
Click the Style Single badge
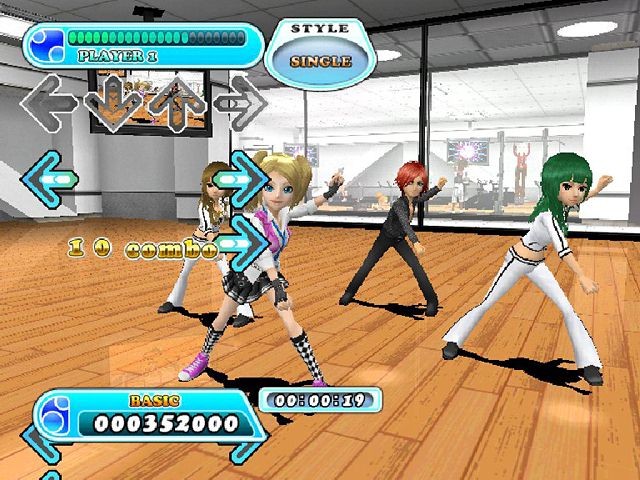click(320, 50)
